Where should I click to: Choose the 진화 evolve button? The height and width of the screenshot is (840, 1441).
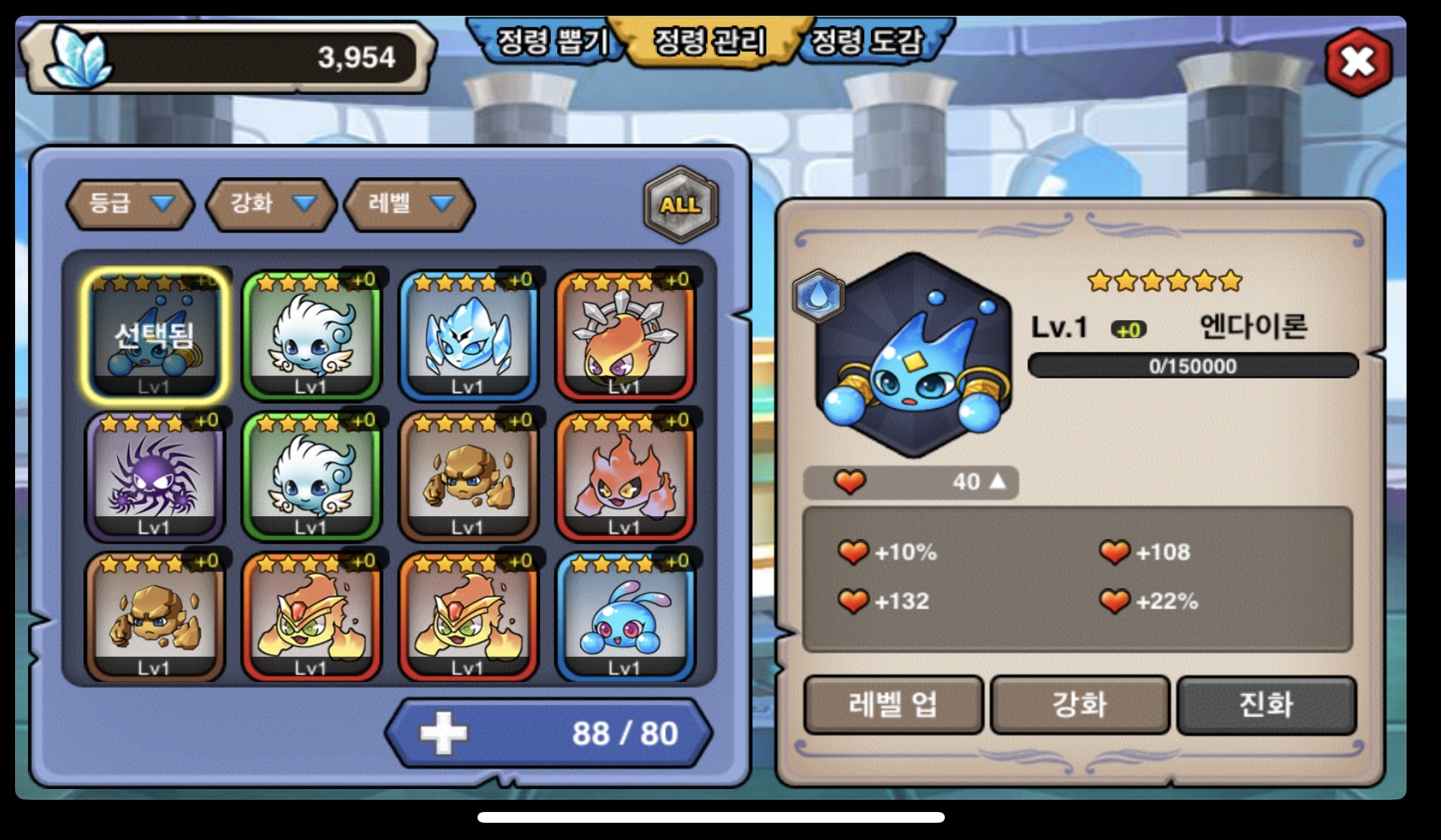[x=1267, y=704]
